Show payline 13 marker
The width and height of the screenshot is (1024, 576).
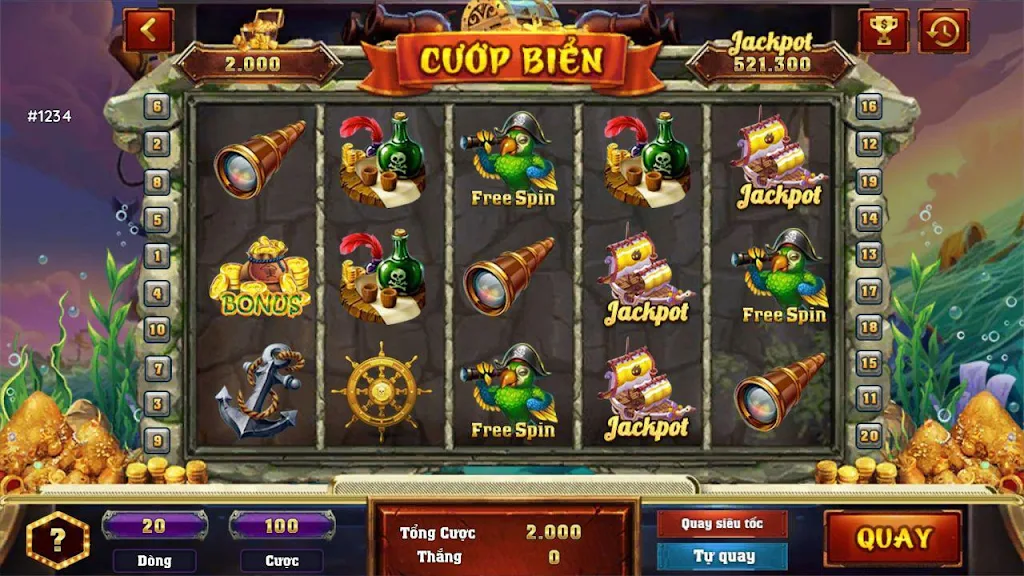pos(869,255)
